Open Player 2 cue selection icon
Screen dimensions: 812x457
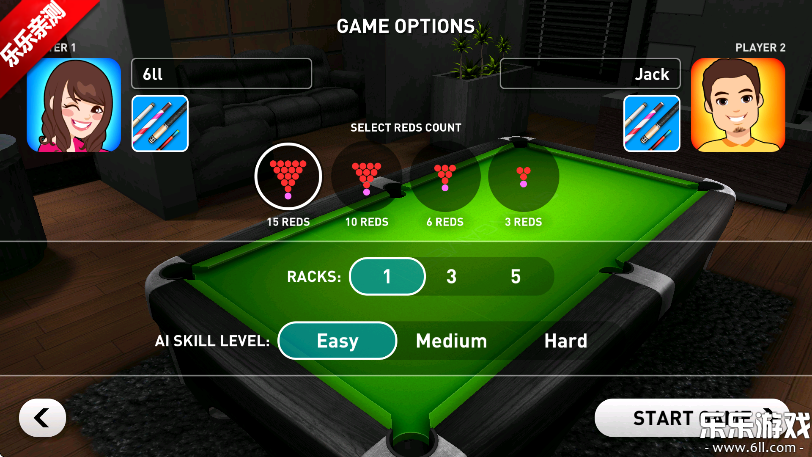click(652, 123)
